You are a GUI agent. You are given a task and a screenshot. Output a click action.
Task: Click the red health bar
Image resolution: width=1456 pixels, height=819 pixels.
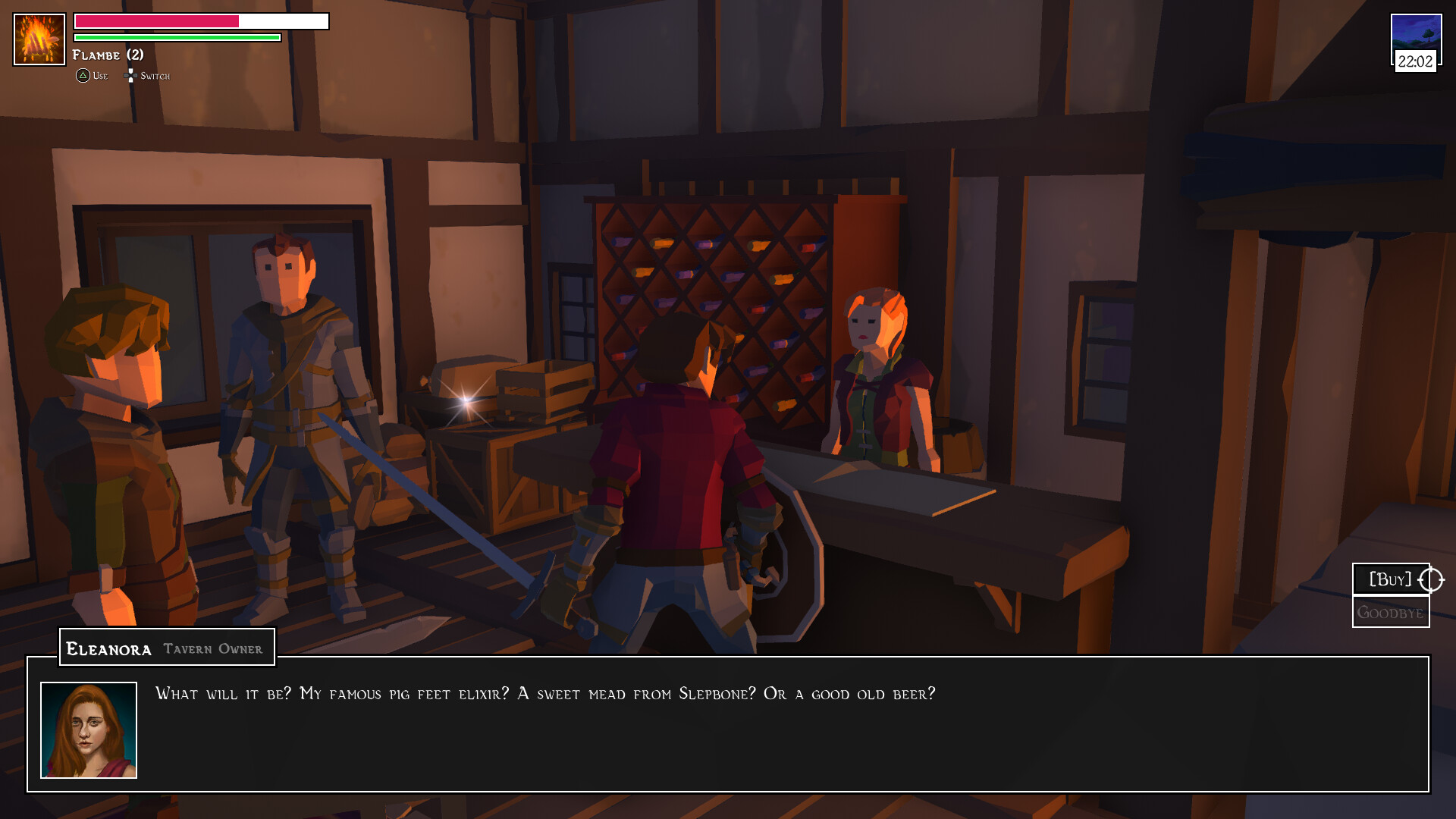(155, 21)
